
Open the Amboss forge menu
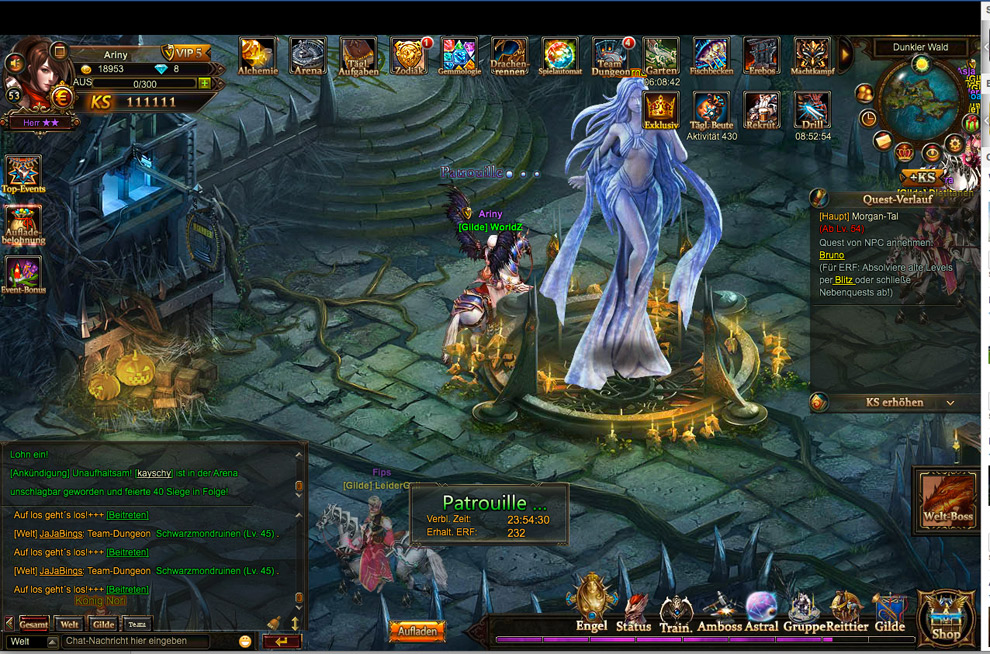[x=720, y=610]
